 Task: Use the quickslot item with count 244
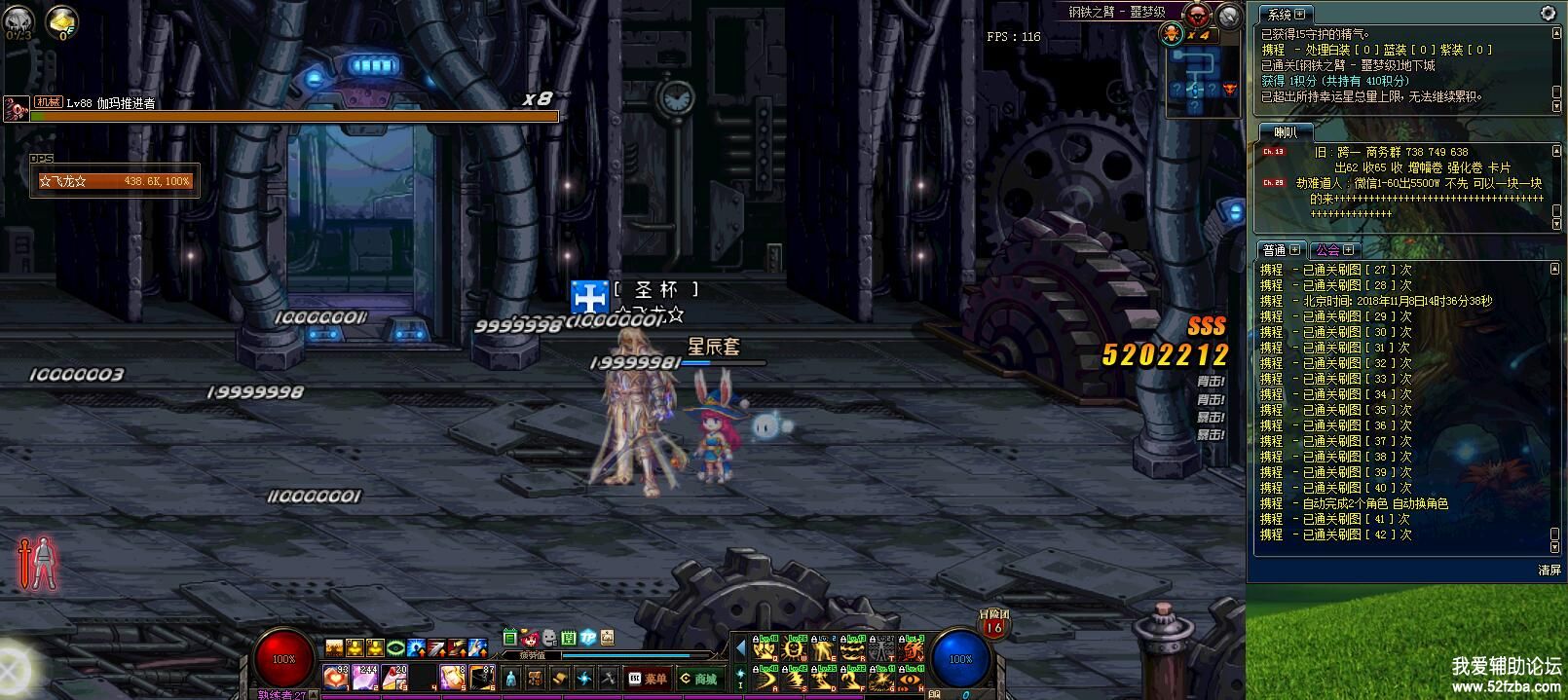[x=365, y=677]
